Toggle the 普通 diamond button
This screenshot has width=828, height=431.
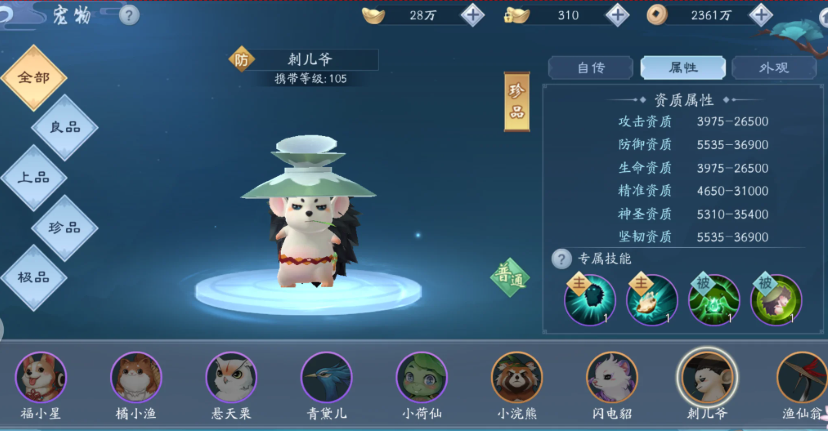[x=510, y=279]
